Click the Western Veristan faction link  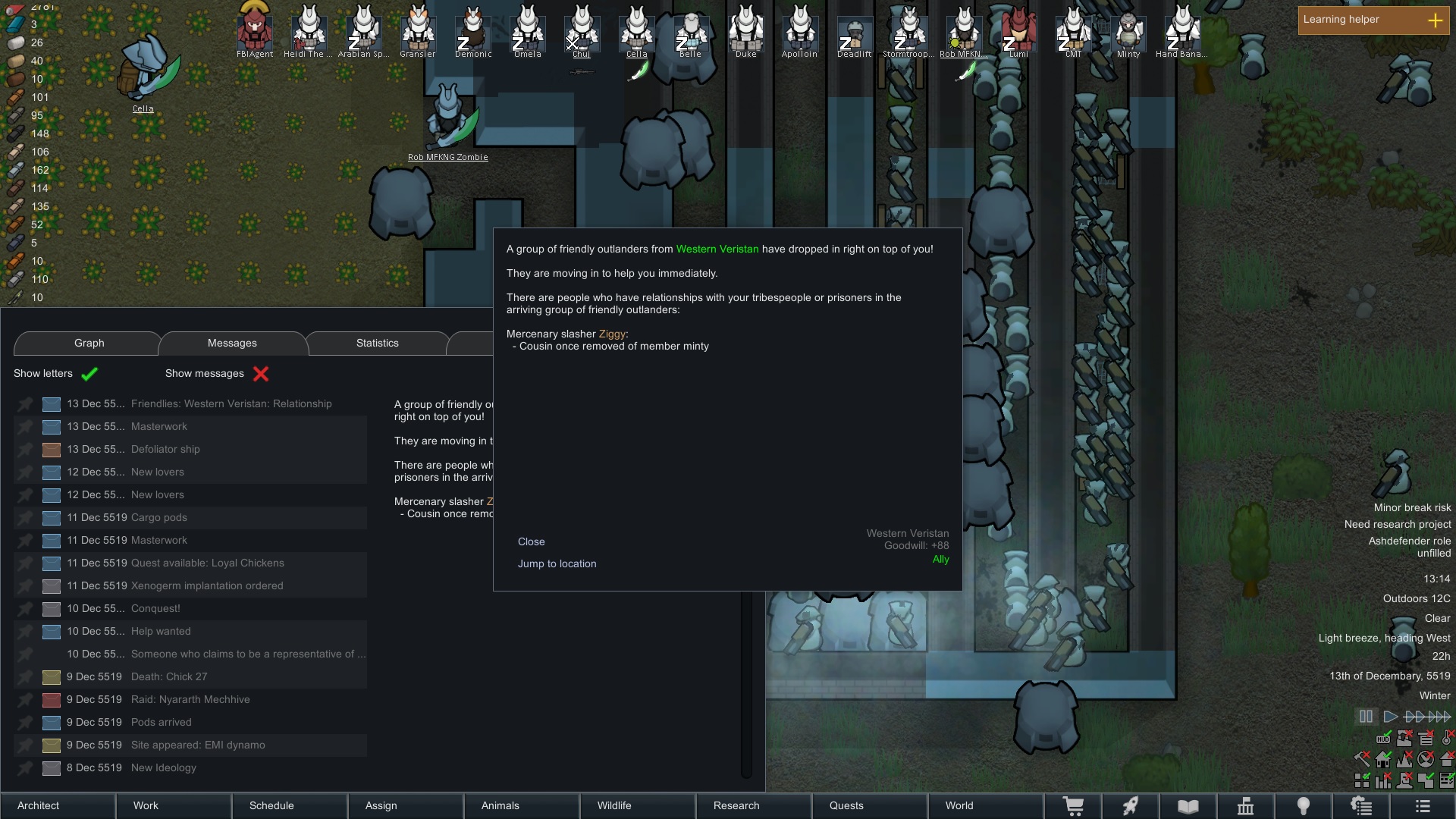click(x=717, y=249)
